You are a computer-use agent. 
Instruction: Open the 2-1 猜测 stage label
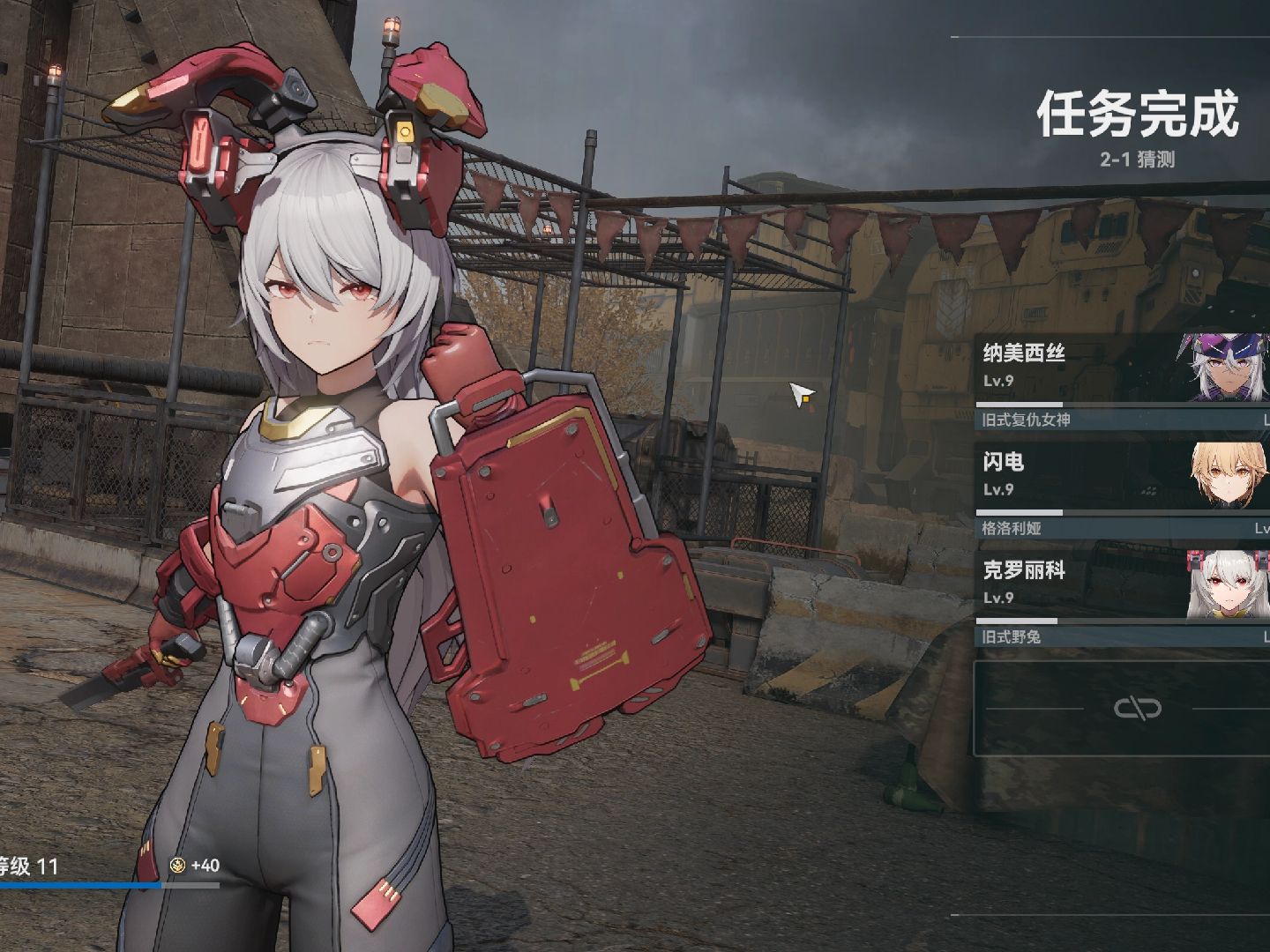[x=1140, y=159]
